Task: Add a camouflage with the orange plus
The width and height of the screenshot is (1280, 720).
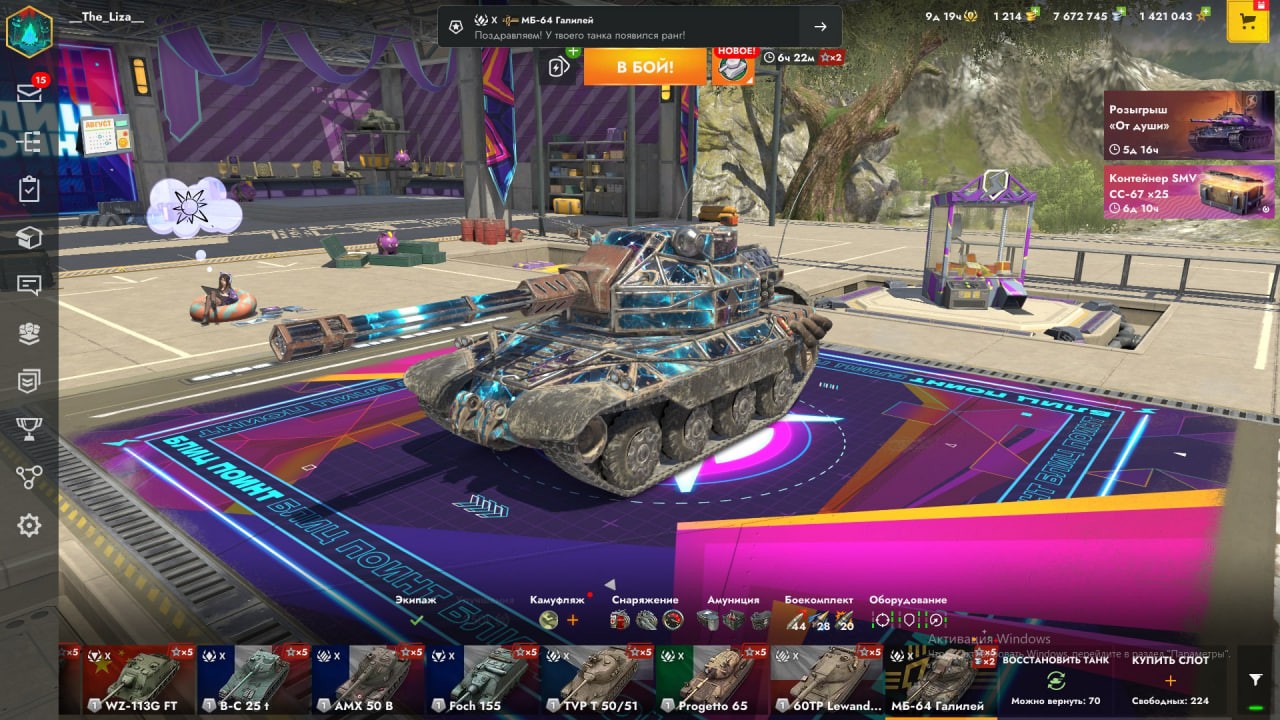Action: [x=573, y=620]
